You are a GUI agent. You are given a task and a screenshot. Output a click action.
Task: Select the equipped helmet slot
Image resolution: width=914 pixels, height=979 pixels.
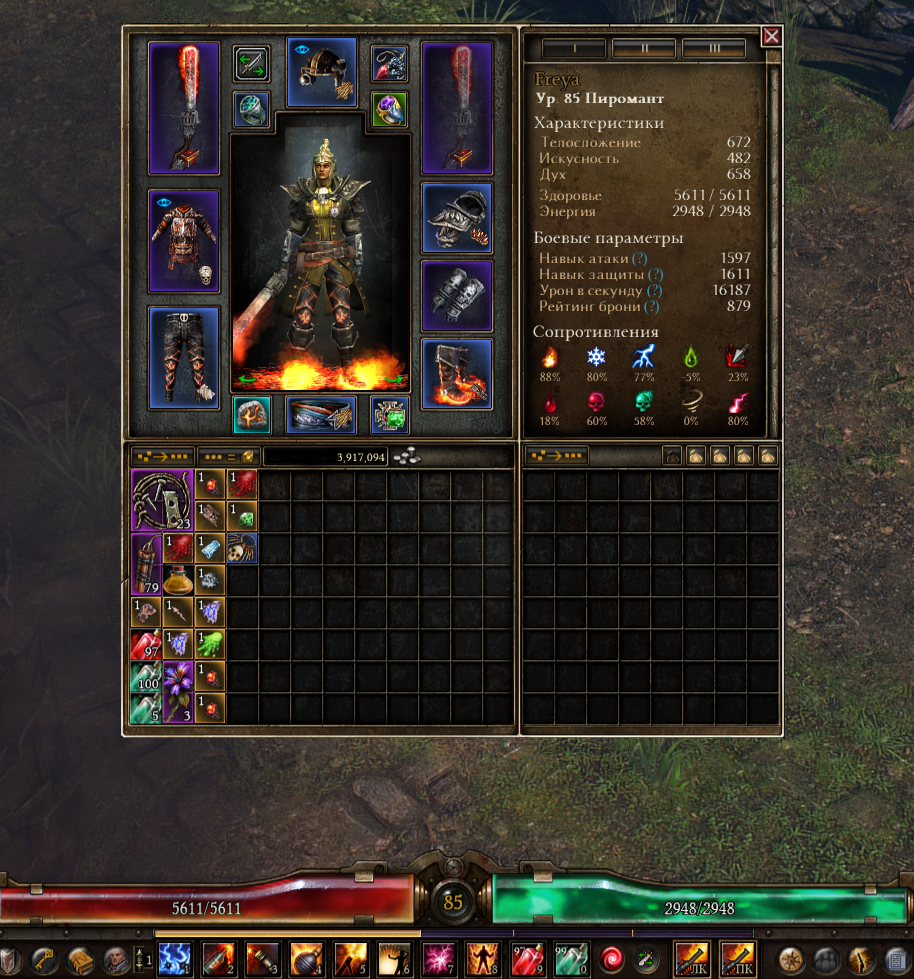[x=321, y=72]
